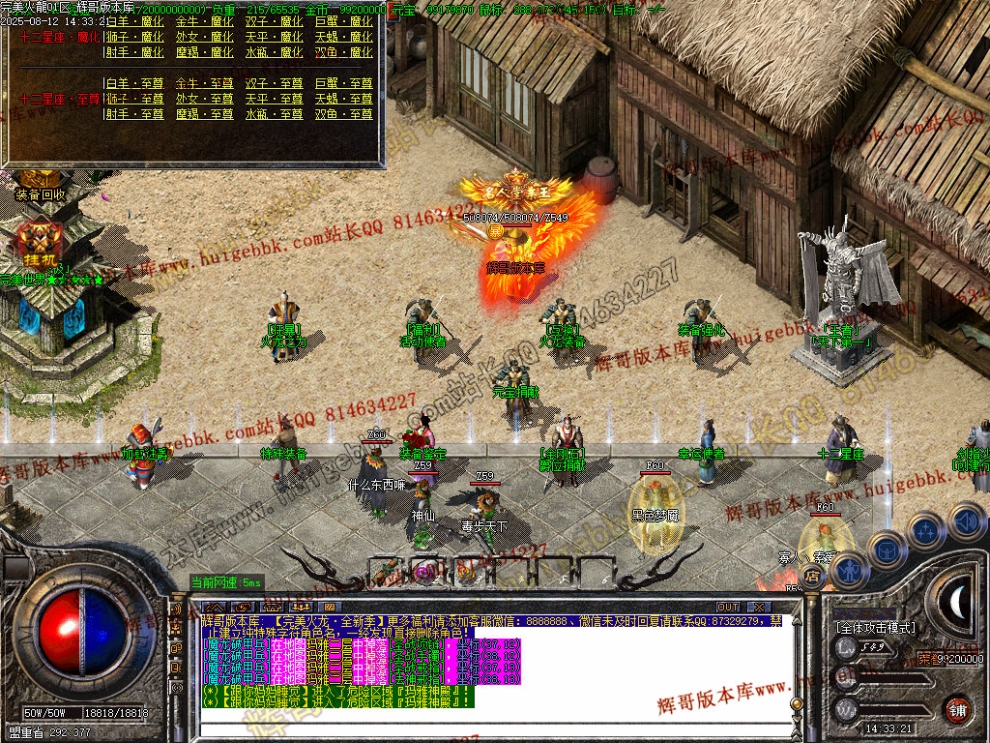Click the round 店 store icon
Image resolution: width=990 pixels, height=743 pixels.
click(x=812, y=575)
